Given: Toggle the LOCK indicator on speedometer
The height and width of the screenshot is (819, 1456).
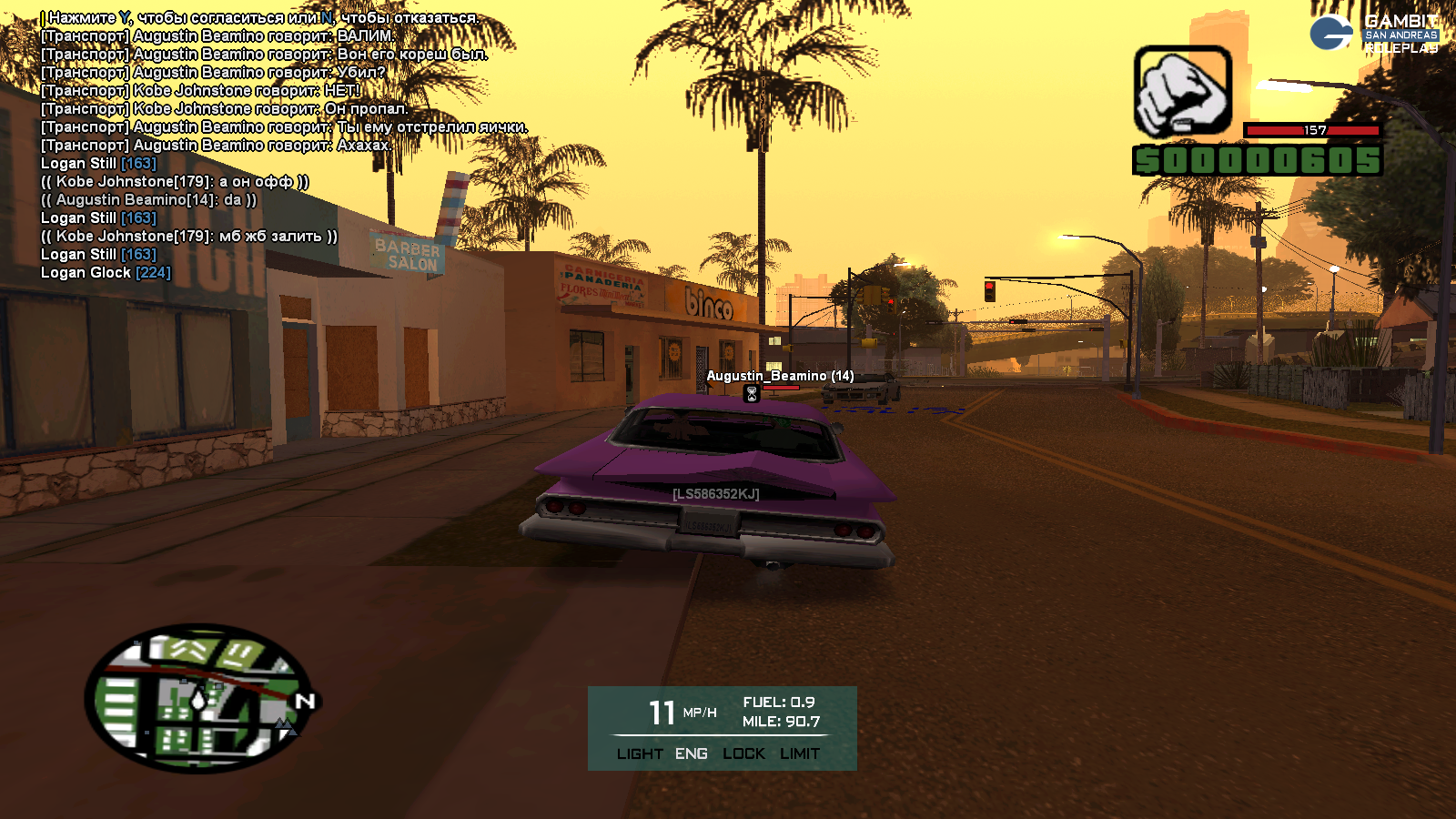Looking at the screenshot, I should (x=743, y=753).
